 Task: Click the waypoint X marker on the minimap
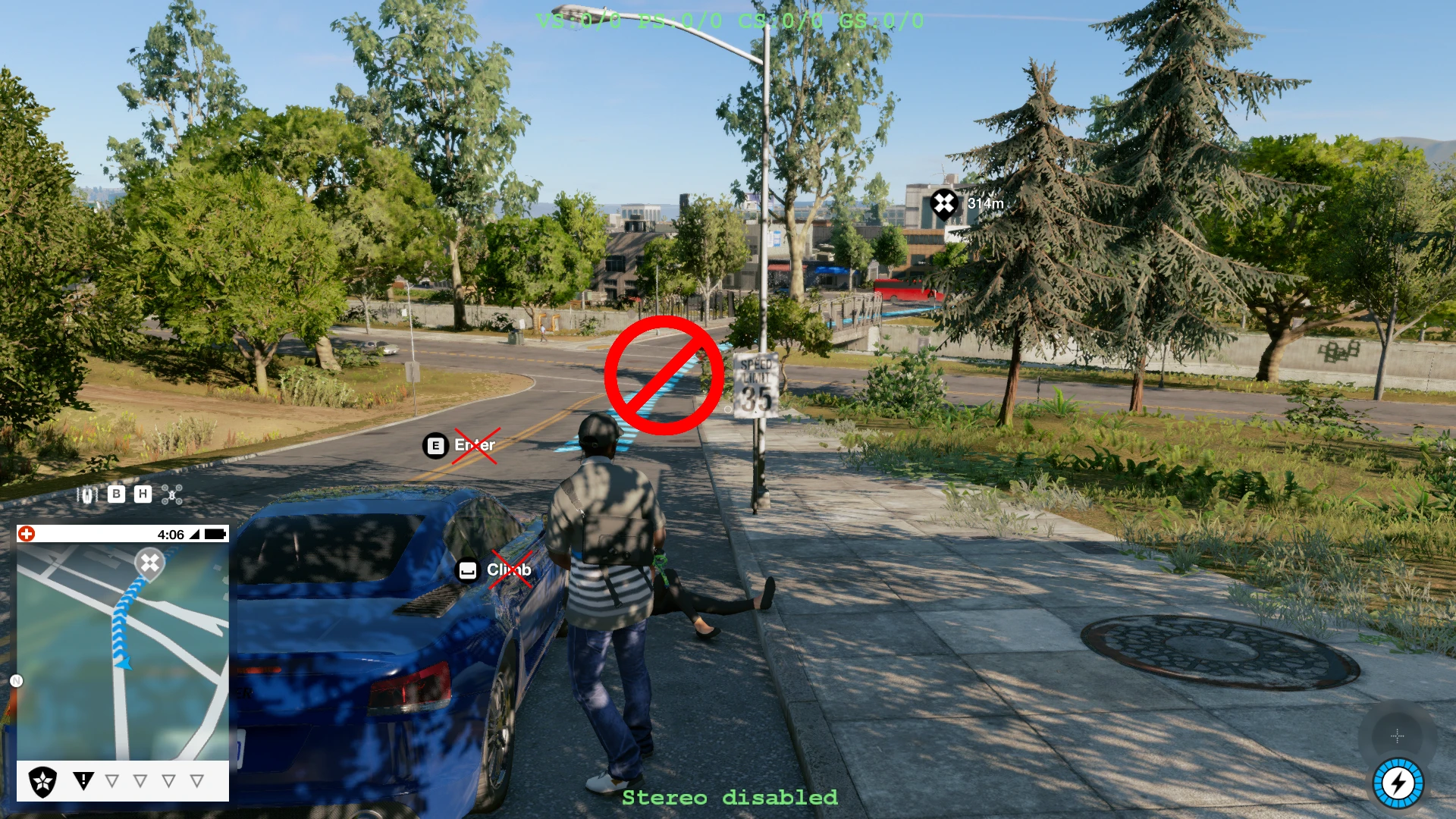pos(149,564)
